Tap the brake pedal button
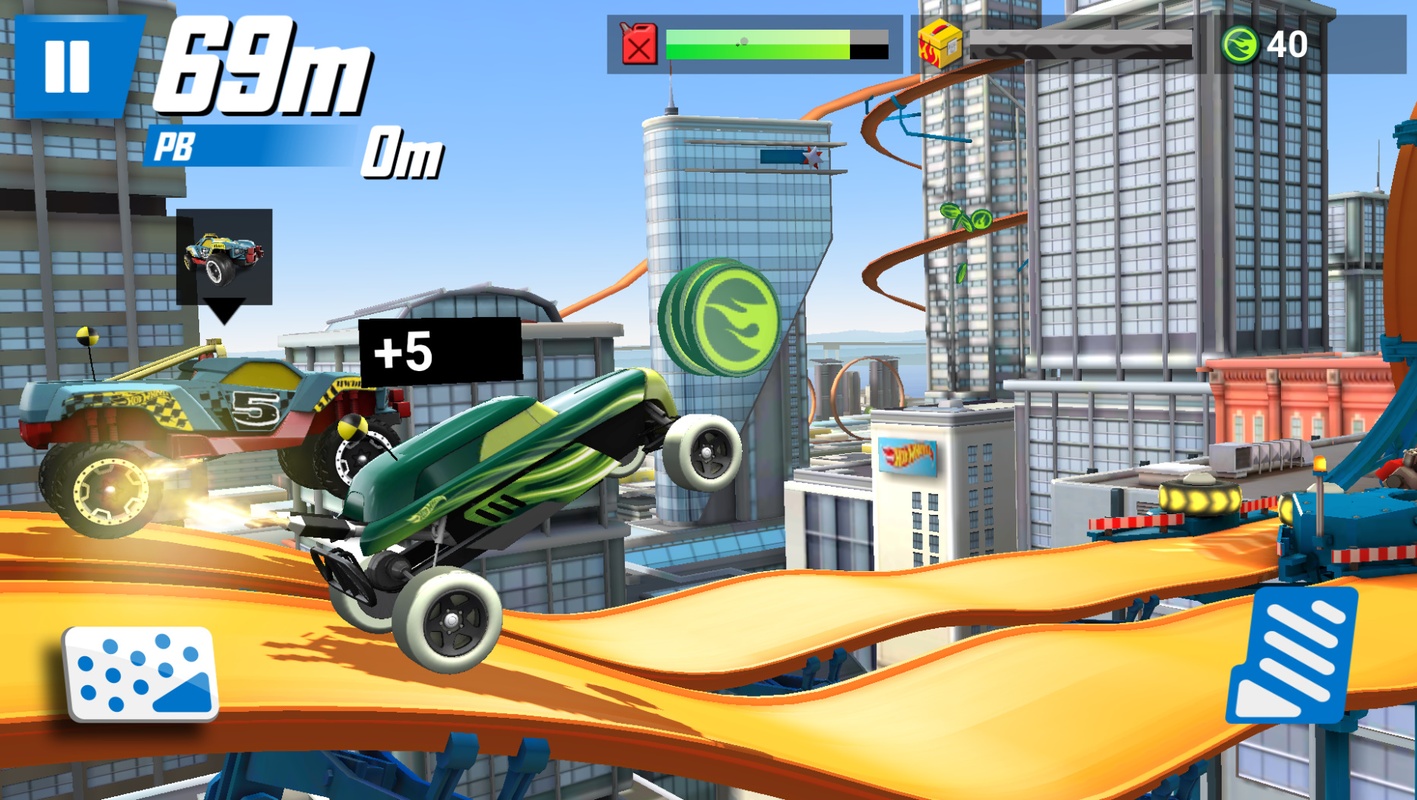 (x=141, y=672)
